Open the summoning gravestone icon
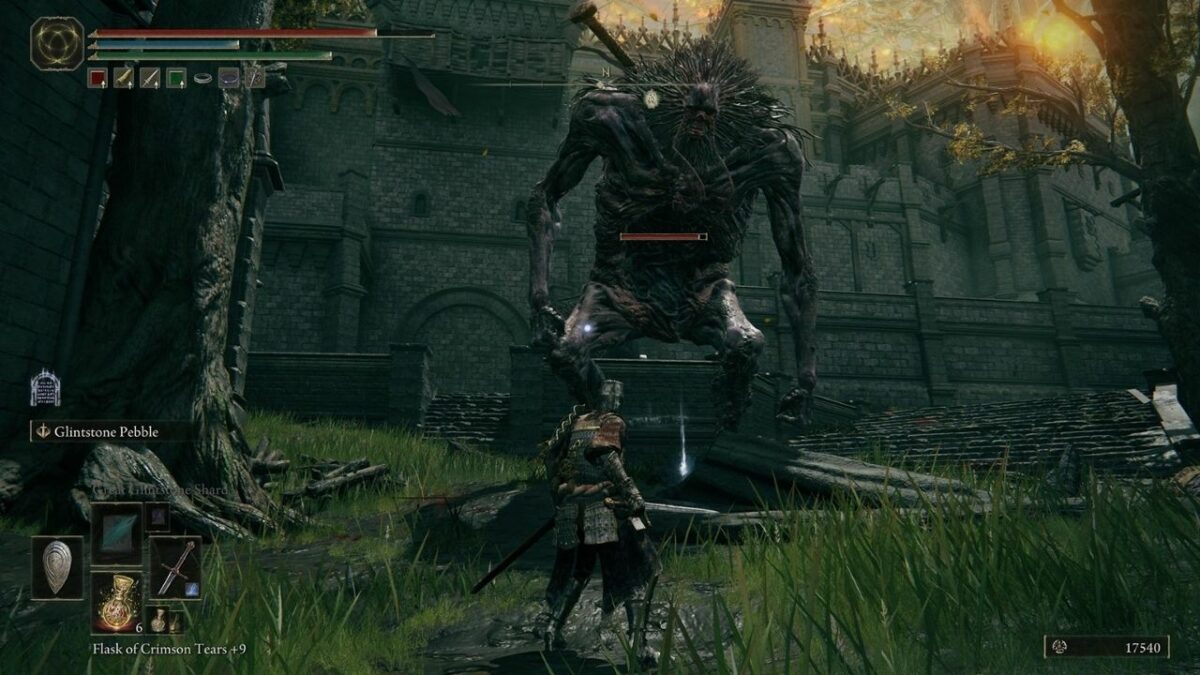This screenshot has height=675, width=1200. [45, 388]
